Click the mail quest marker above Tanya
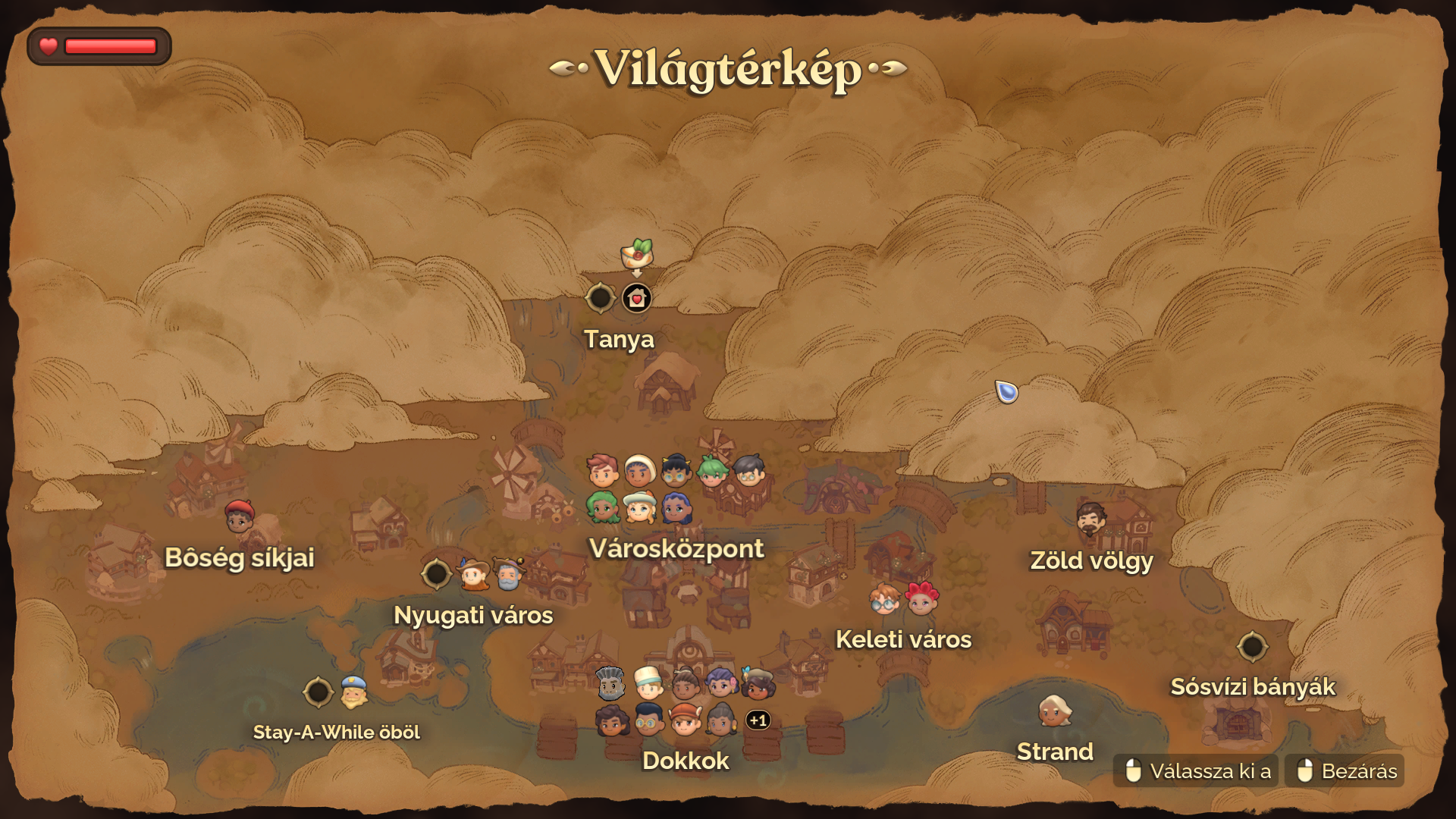Viewport: 1456px width, 819px height. pyautogui.click(x=637, y=255)
